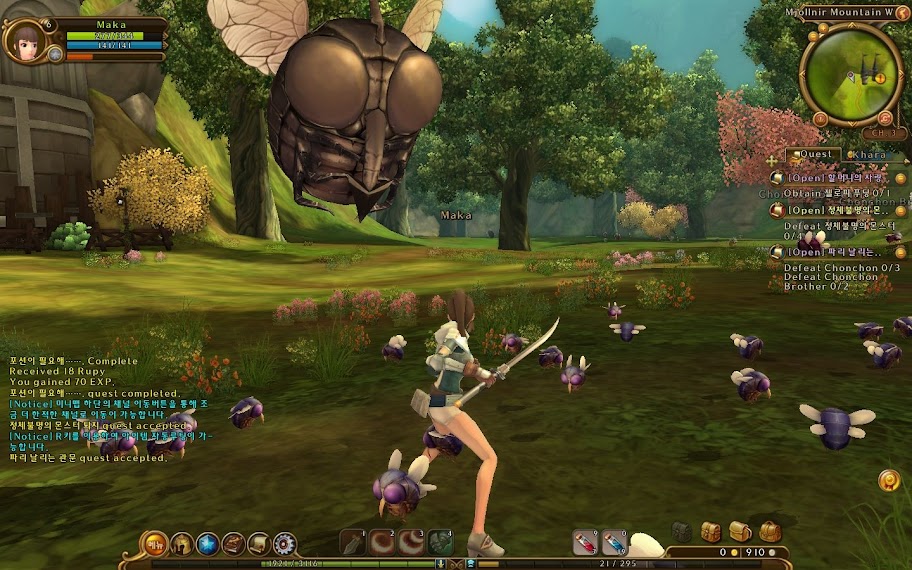The height and width of the screenshot is (570, 912).
Task: Open the gear settings menu
Action: (285, 544)
